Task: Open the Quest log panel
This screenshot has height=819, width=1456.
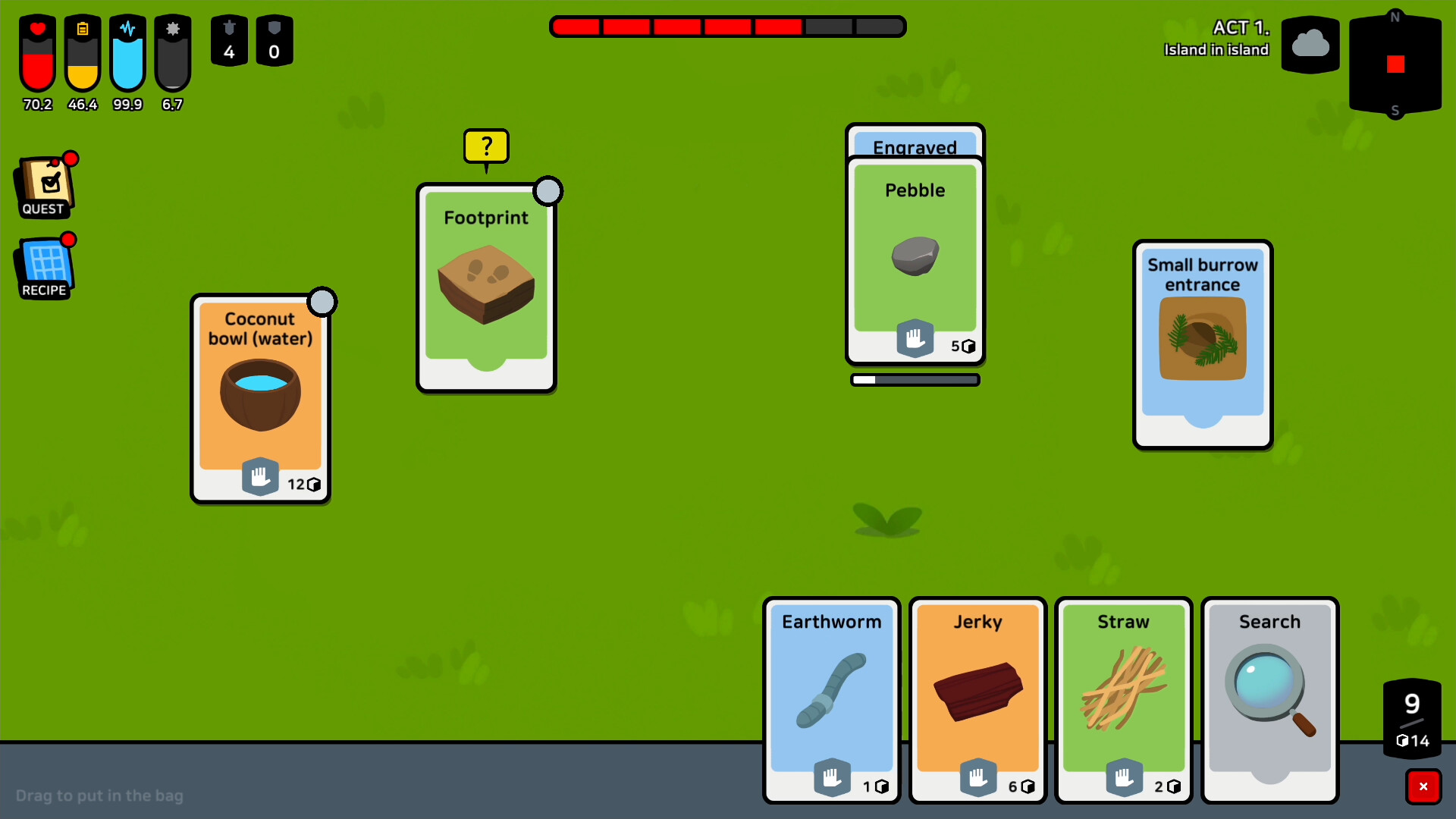Action: pos(44,185)
